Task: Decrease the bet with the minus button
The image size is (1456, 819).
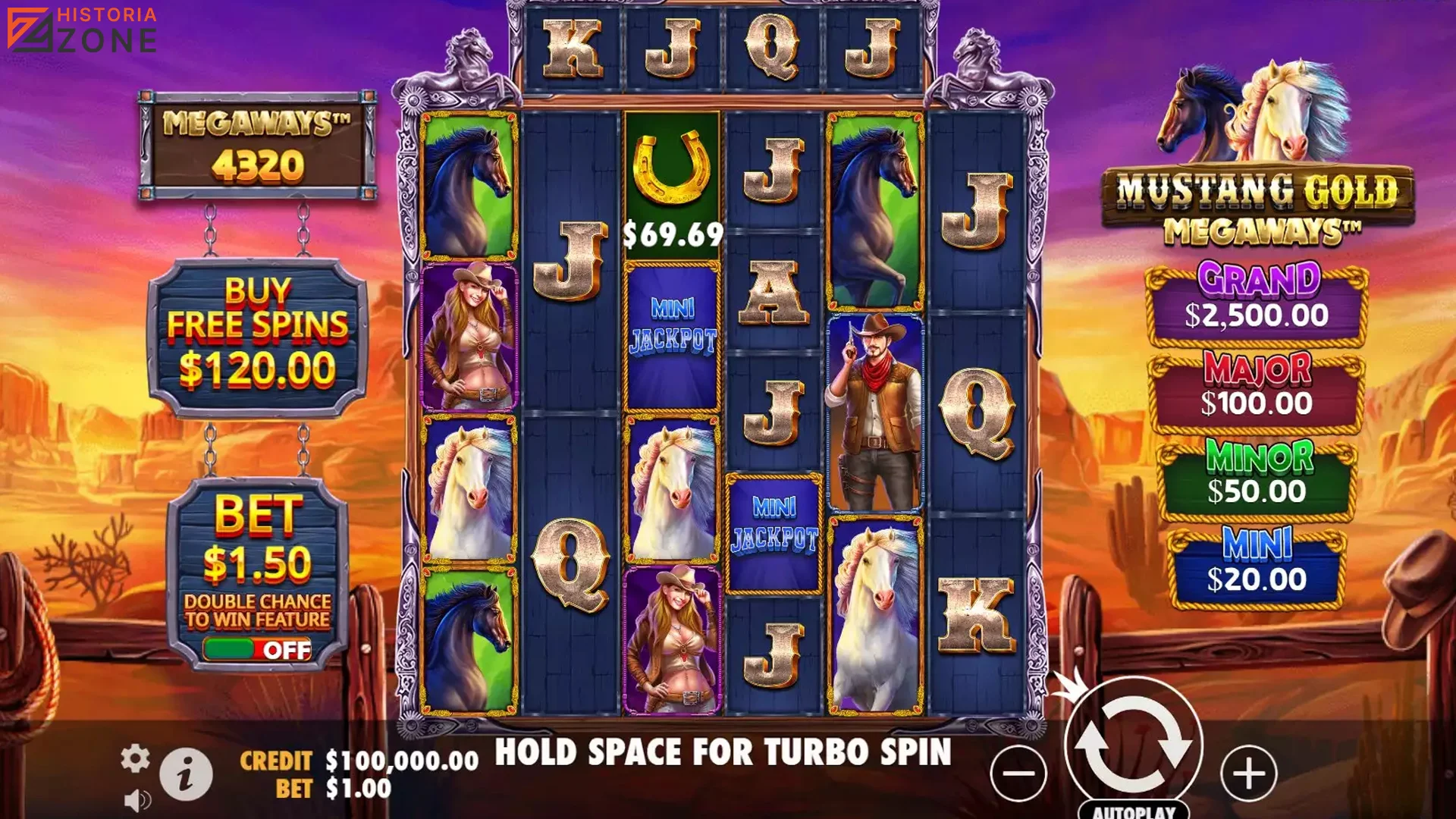Action: 1018,773
